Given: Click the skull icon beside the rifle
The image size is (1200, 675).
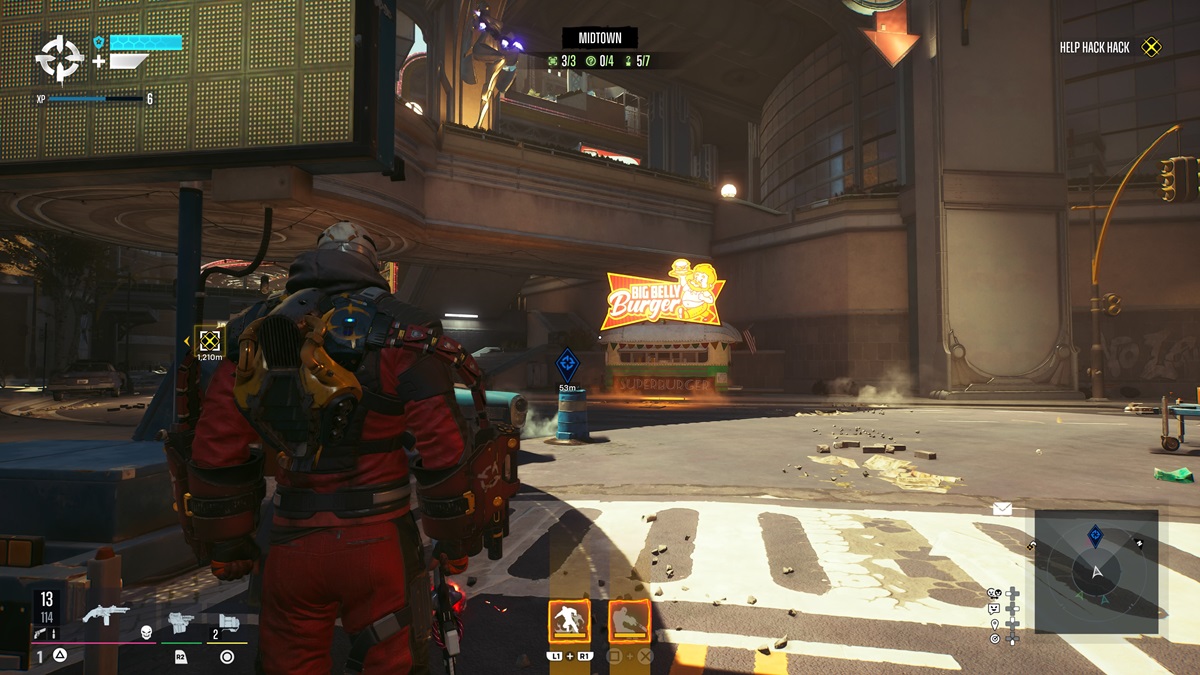Looking at the screenshot, I should 145,632.
